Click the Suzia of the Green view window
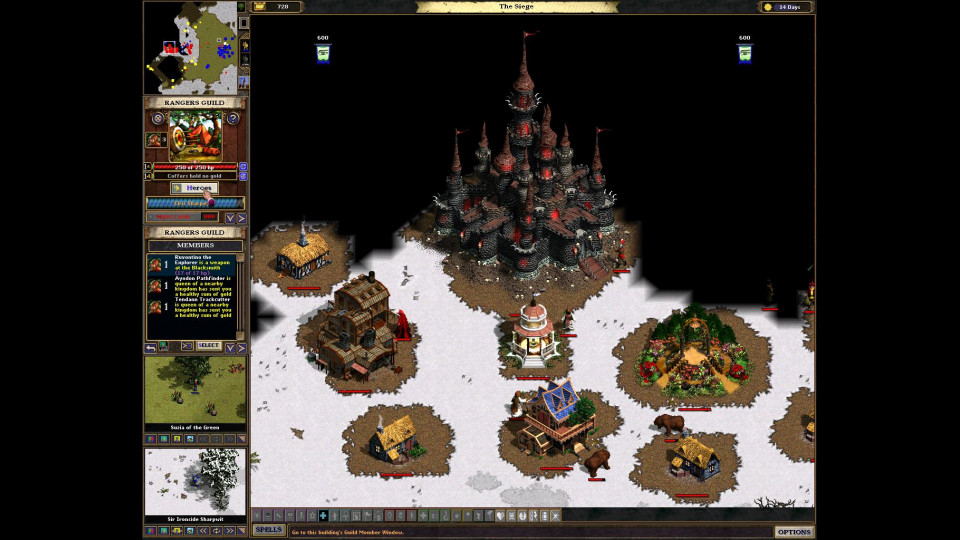Screen dimensions: 960x540 click(195, 390)
